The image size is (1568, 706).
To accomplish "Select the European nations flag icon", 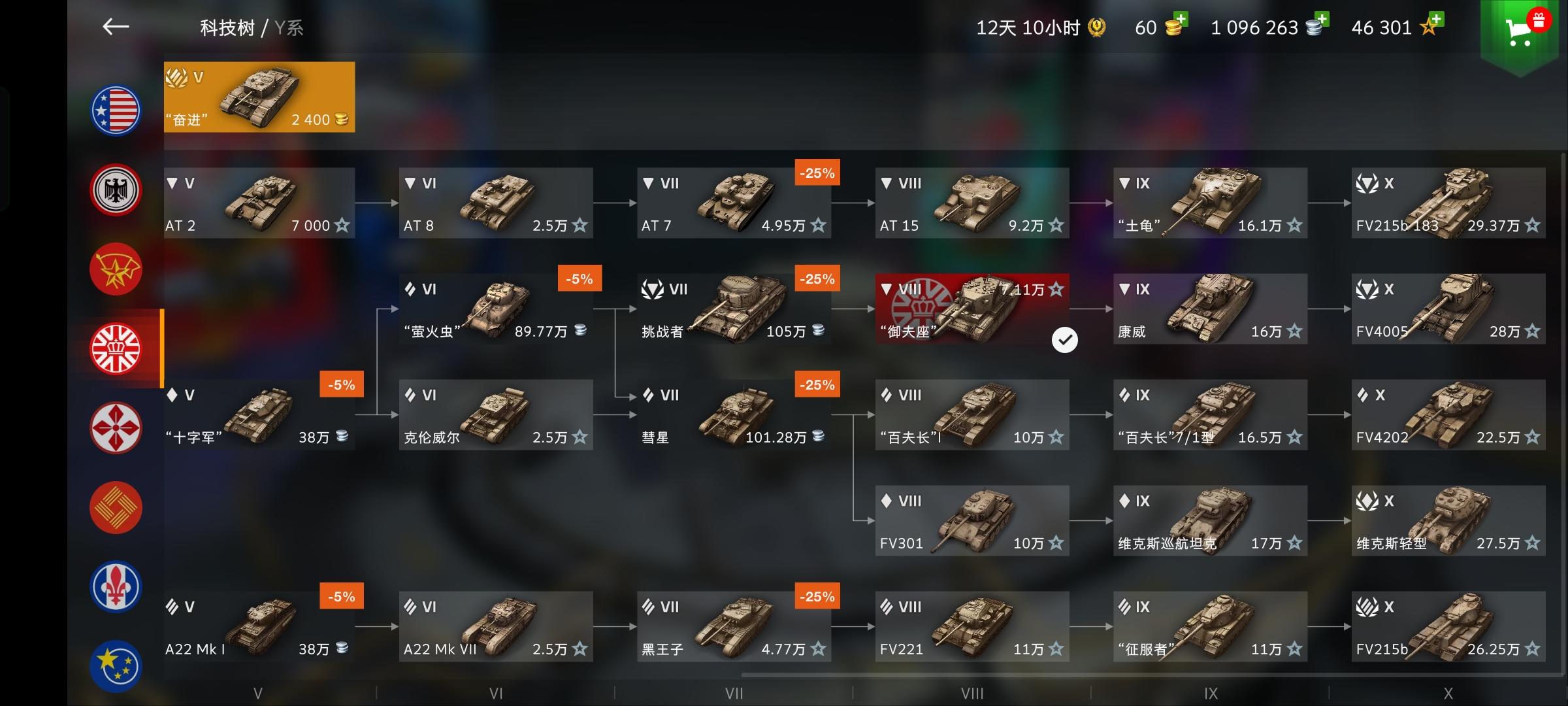I will pos(116,664).
